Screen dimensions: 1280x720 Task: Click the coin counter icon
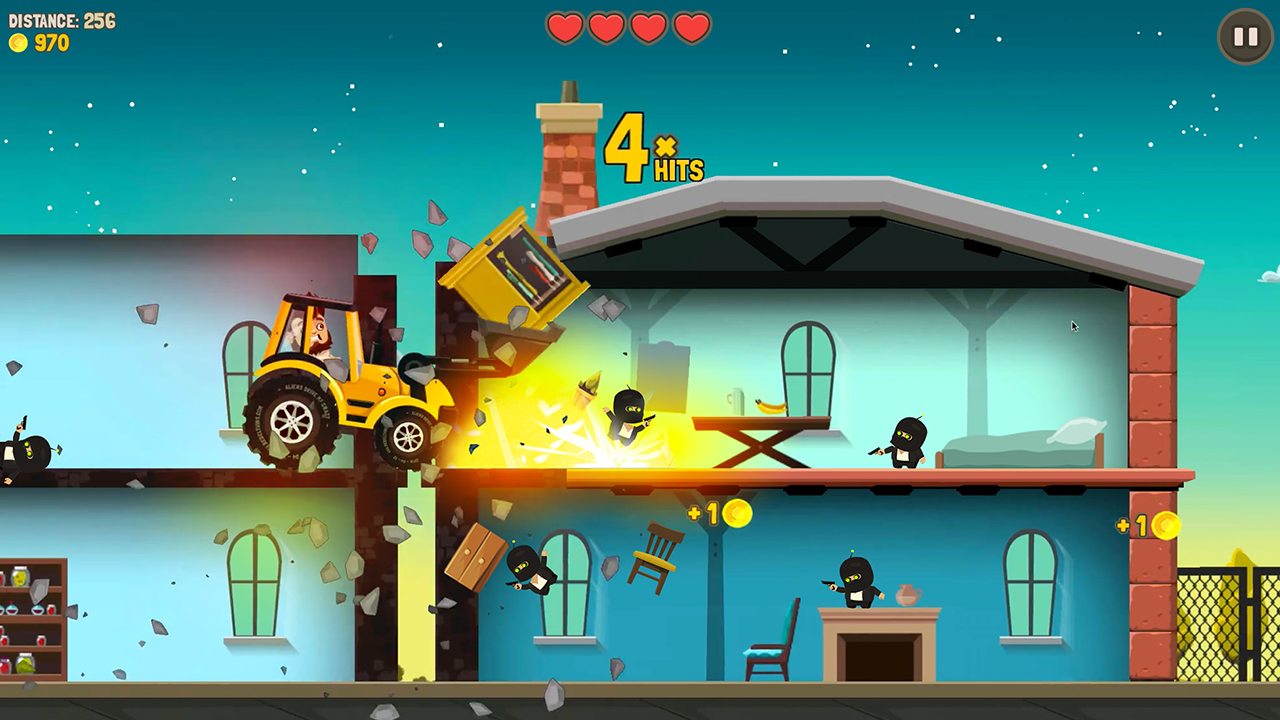click(x=20, y=43)
